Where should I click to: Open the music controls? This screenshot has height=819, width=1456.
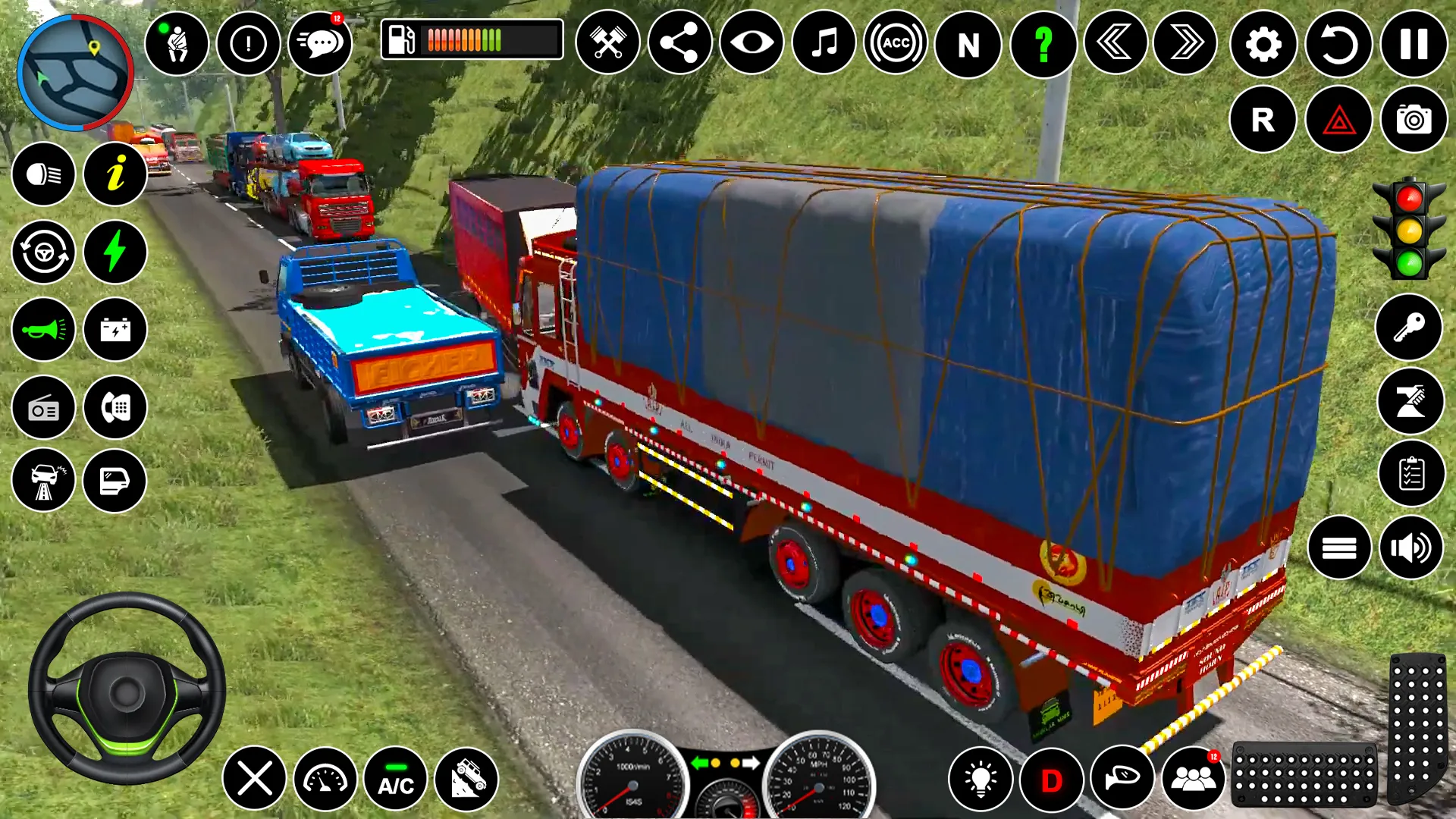(x=822, y=43)
